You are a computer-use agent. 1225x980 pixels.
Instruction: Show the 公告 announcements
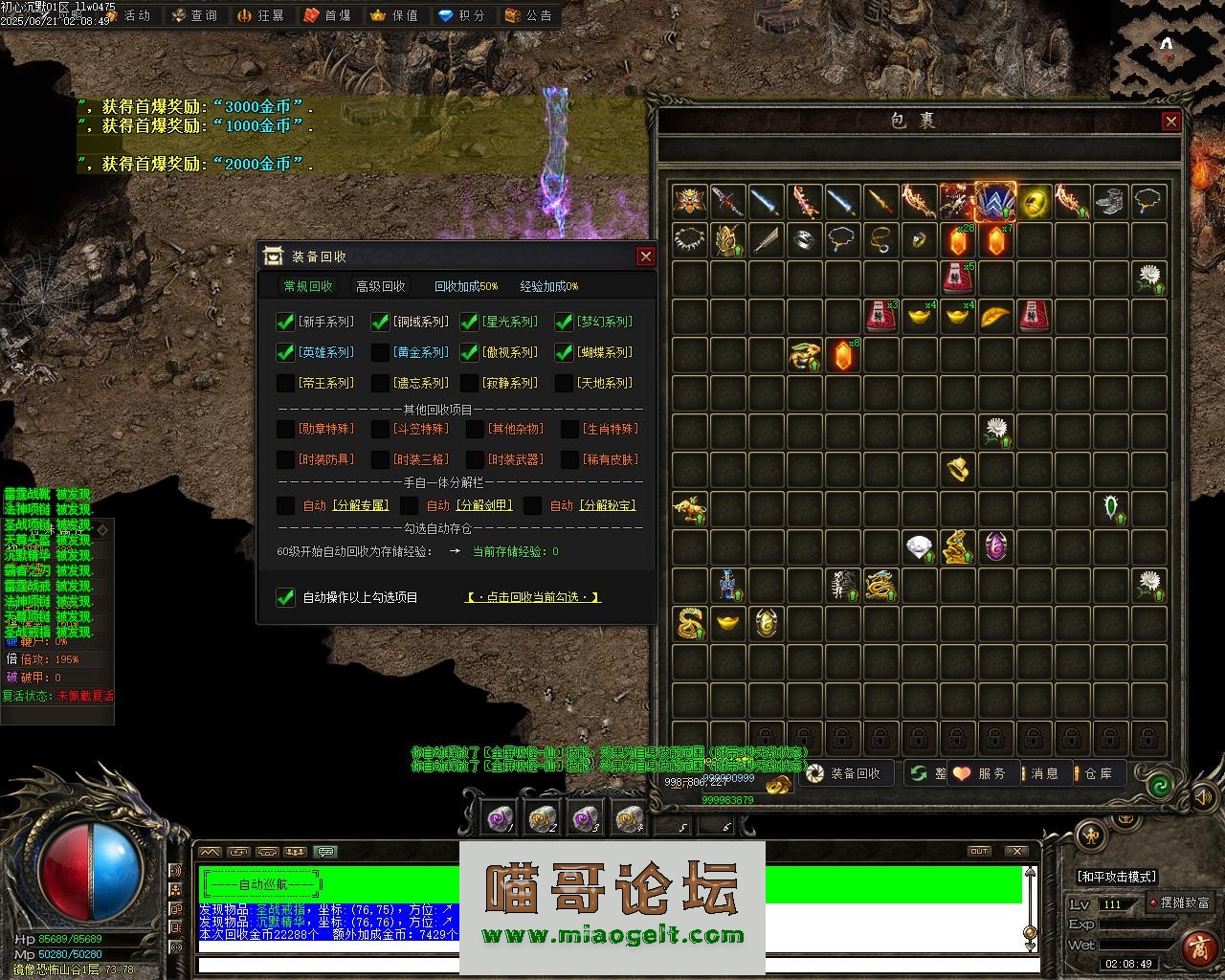point(528,15)
